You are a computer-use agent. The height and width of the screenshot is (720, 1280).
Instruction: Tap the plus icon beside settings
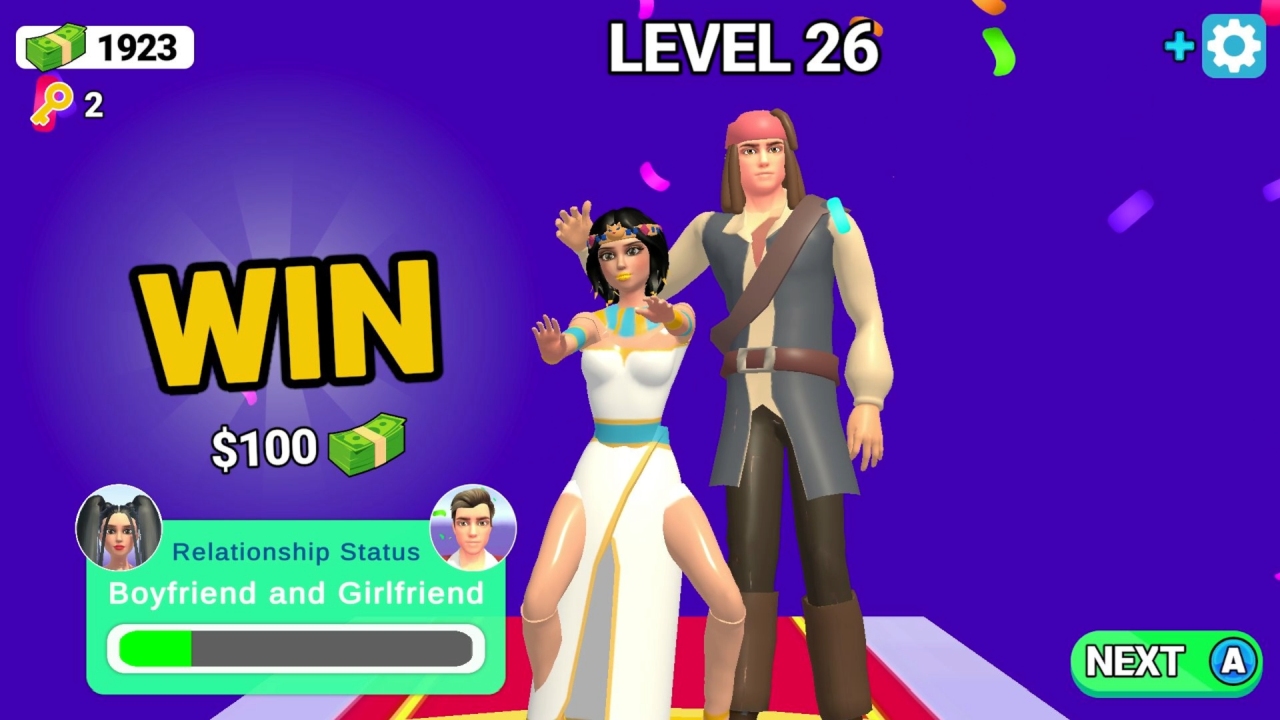tap(1178, 46)
